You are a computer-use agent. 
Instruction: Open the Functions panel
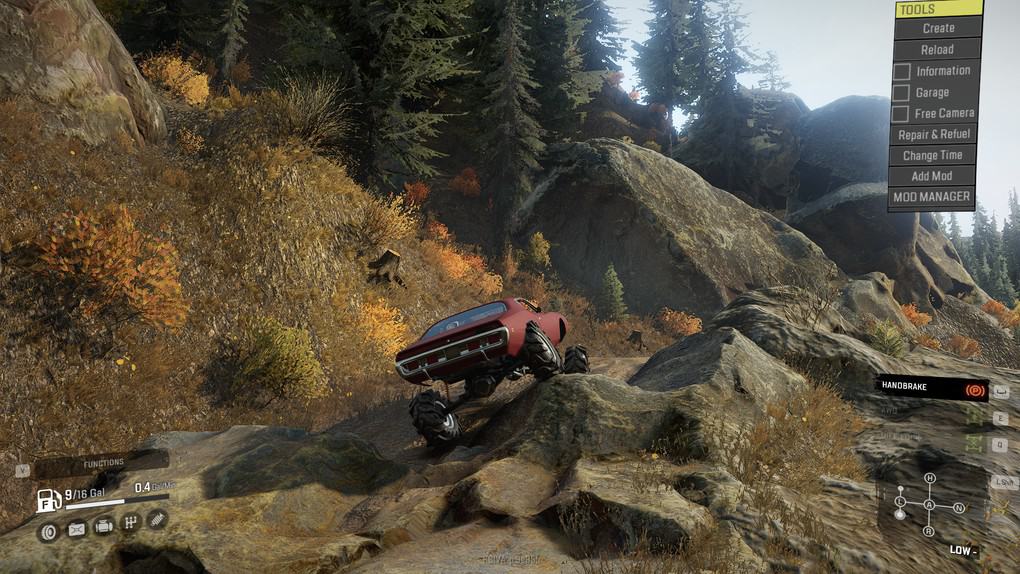point(103,463)
